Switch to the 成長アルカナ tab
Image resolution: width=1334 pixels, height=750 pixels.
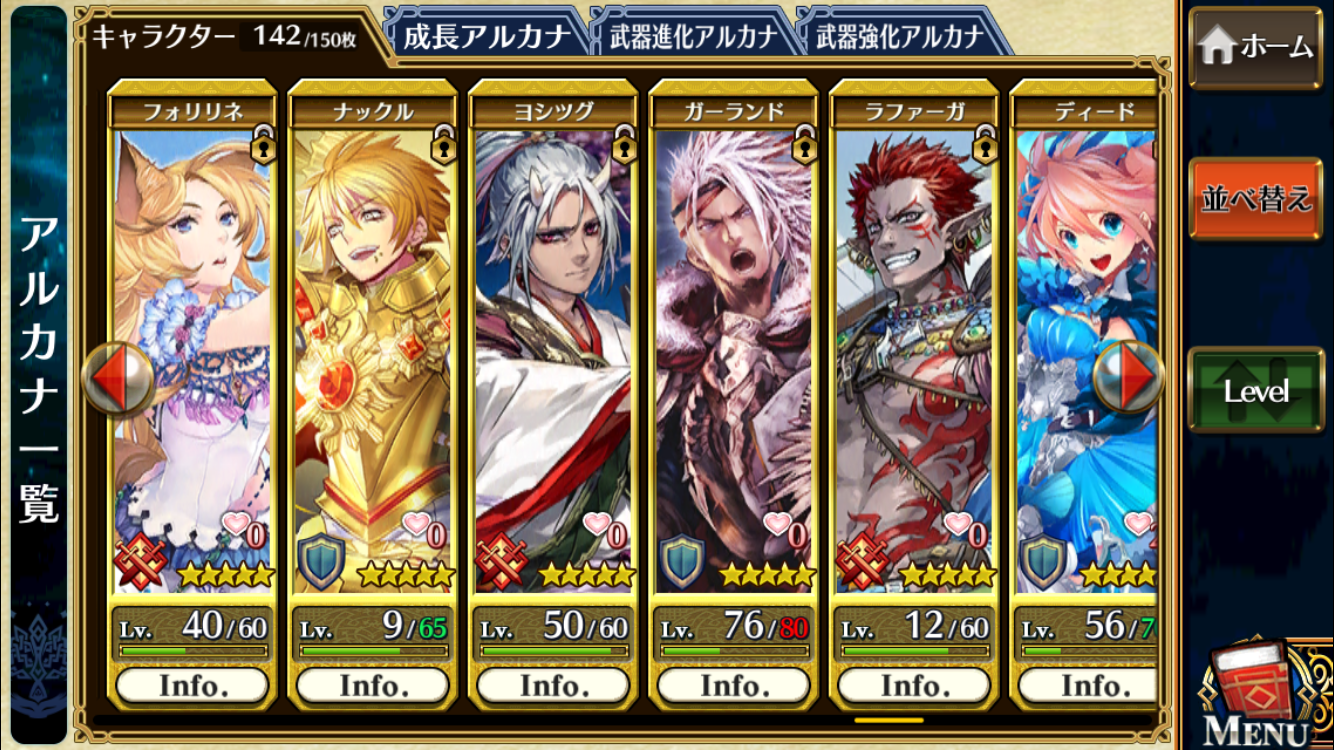tap(485, 37)
